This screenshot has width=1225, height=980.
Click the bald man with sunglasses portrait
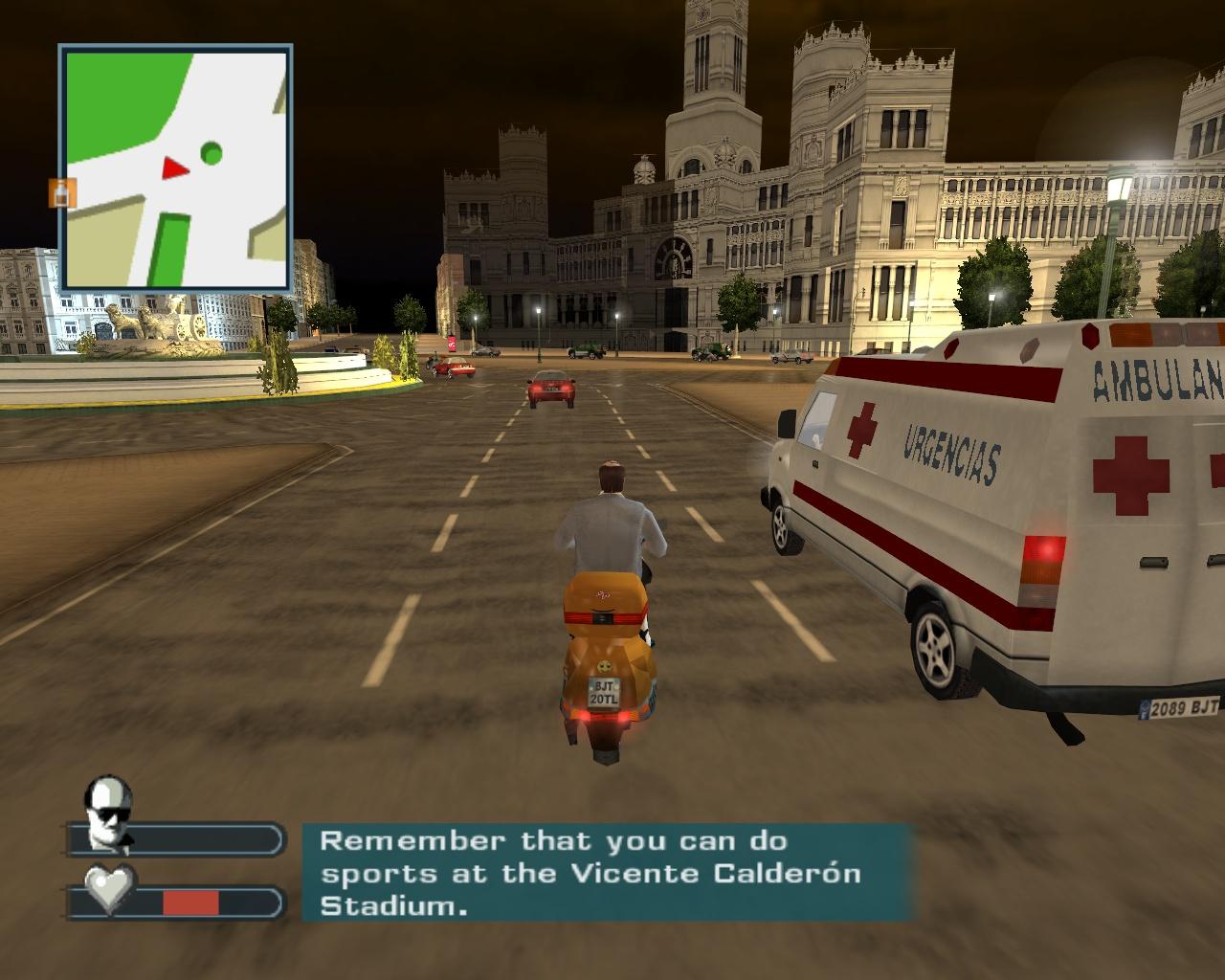108,812
